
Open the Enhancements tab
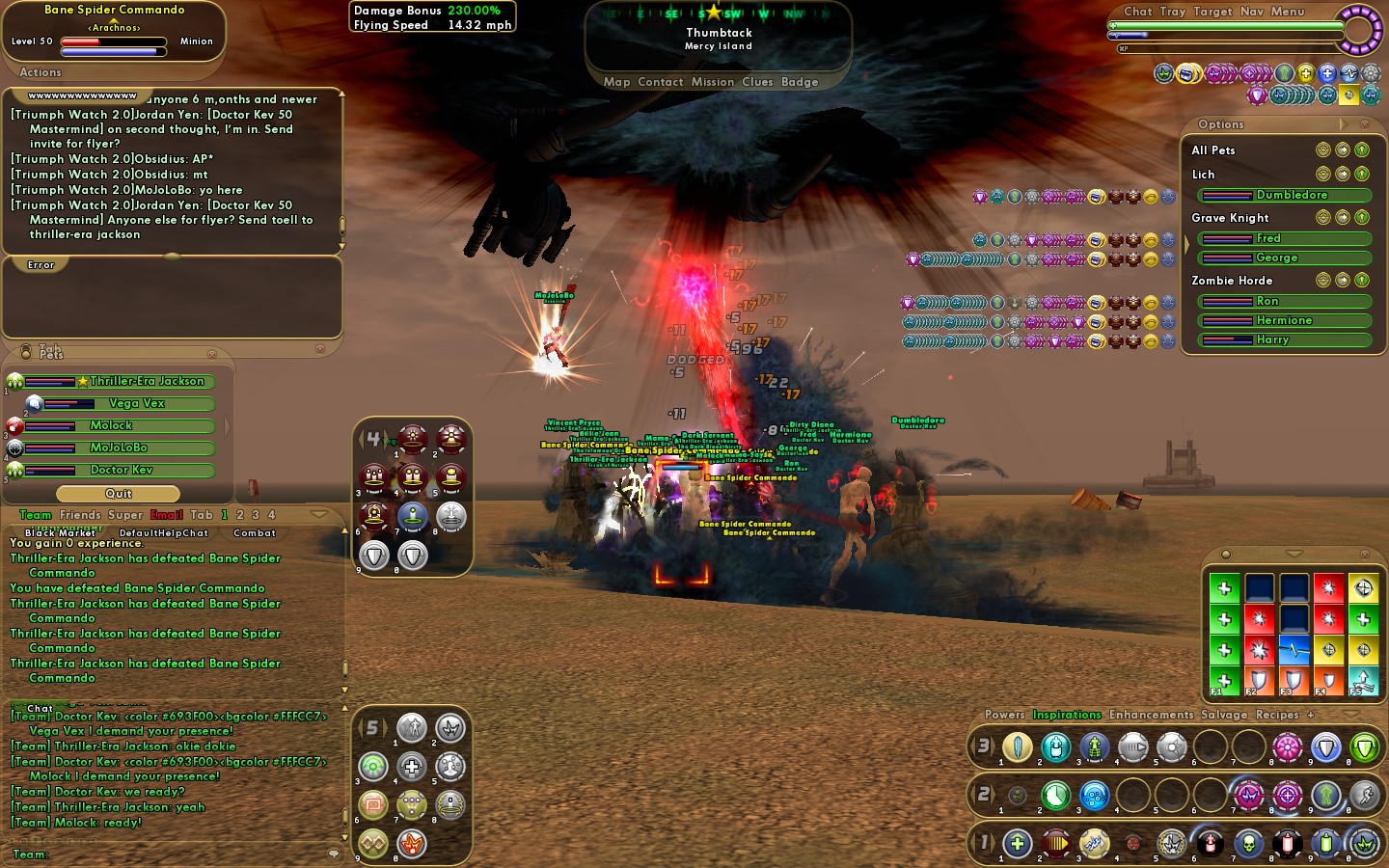tap(1151, 715)
